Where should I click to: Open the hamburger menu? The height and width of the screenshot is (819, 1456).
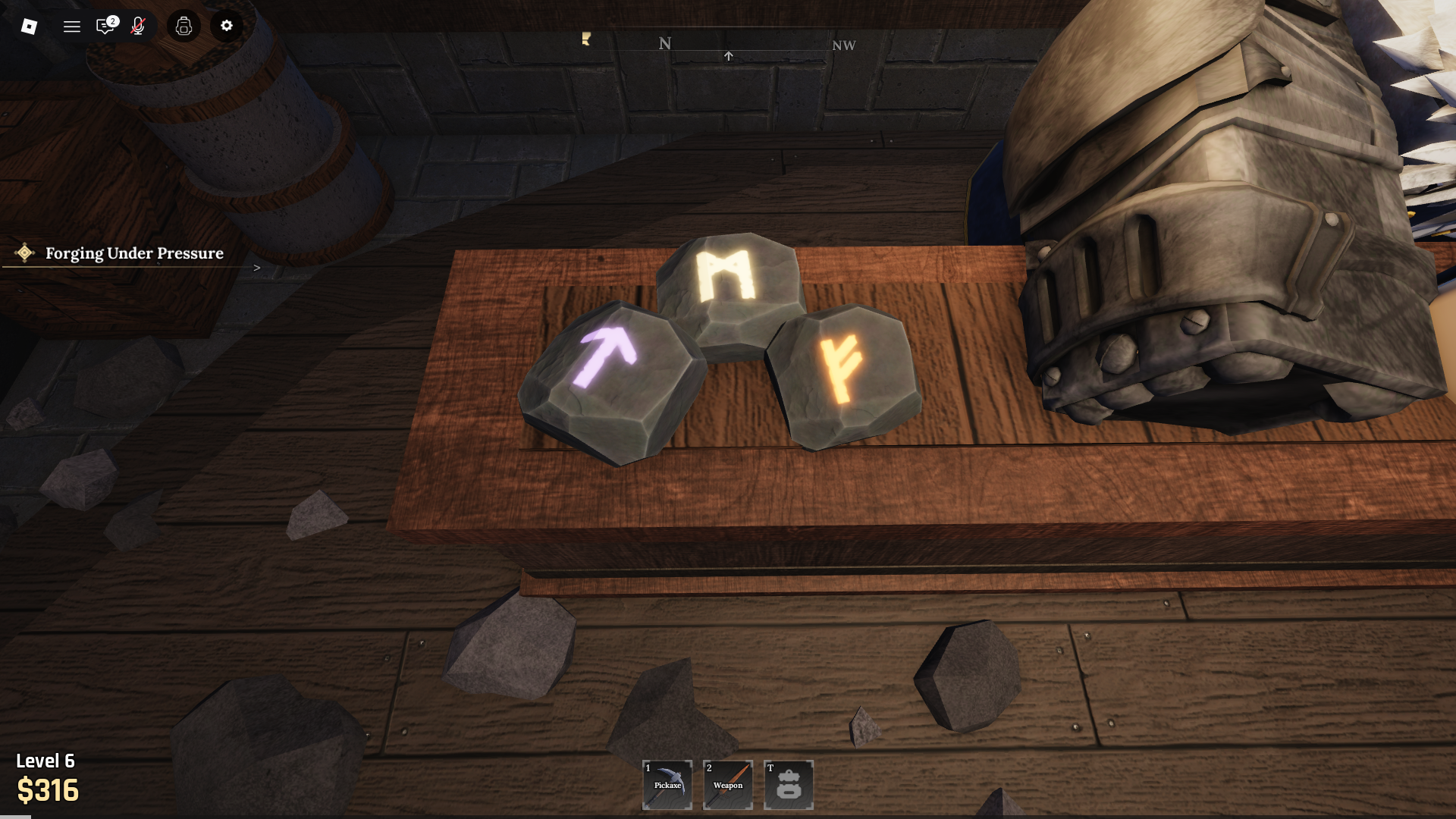pyautogui.click(x=72, y=27)
